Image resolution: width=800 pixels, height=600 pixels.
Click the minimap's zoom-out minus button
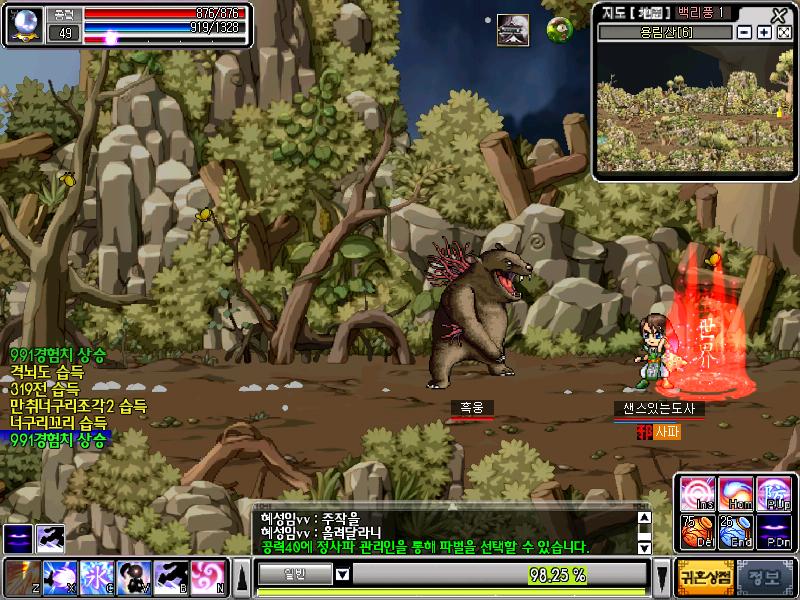[x=744, y=33]
